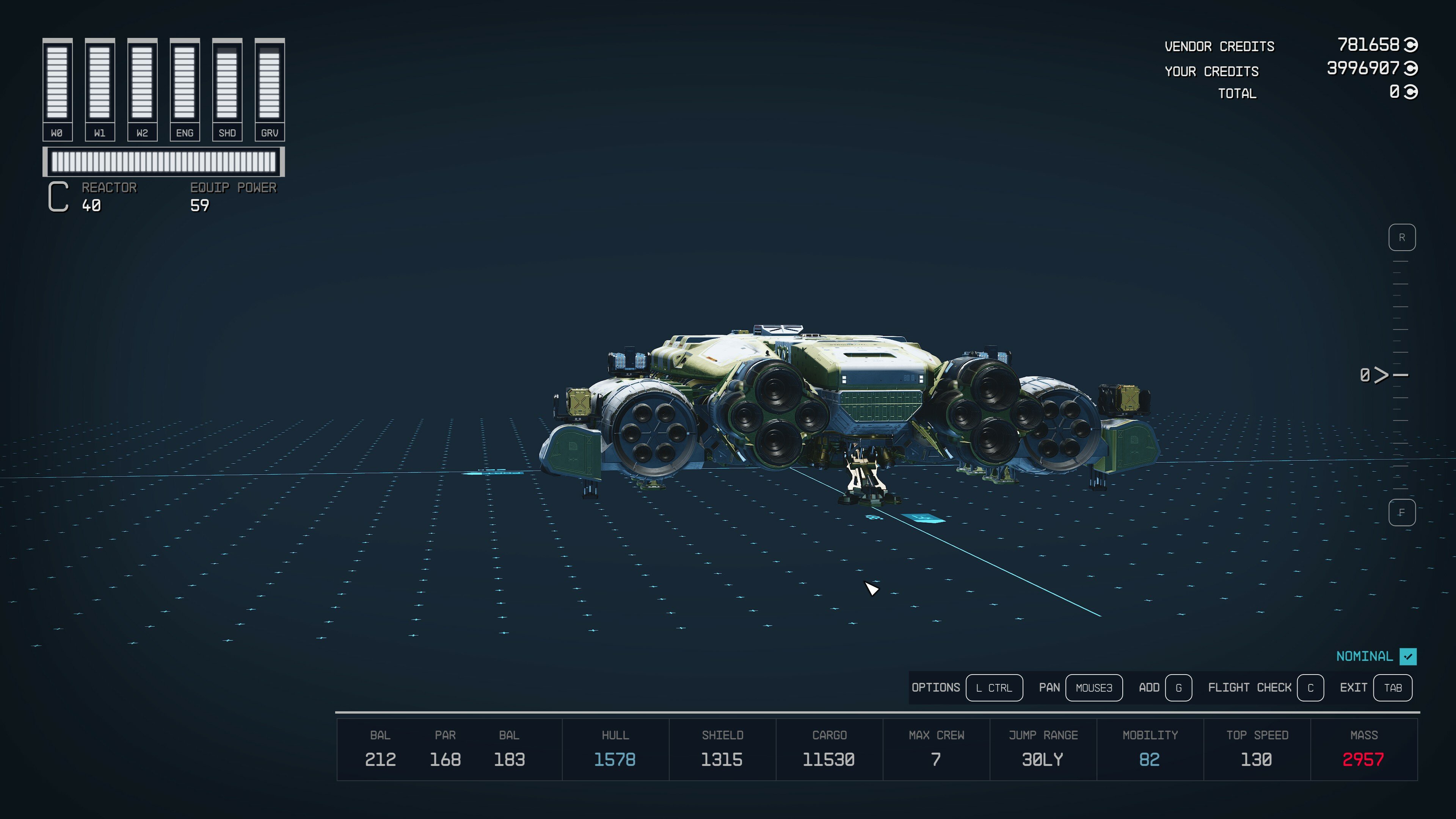This screenshot has height=819, width=1456.
Task: Click the ADD (G) button
Action: coord(1178,688)
